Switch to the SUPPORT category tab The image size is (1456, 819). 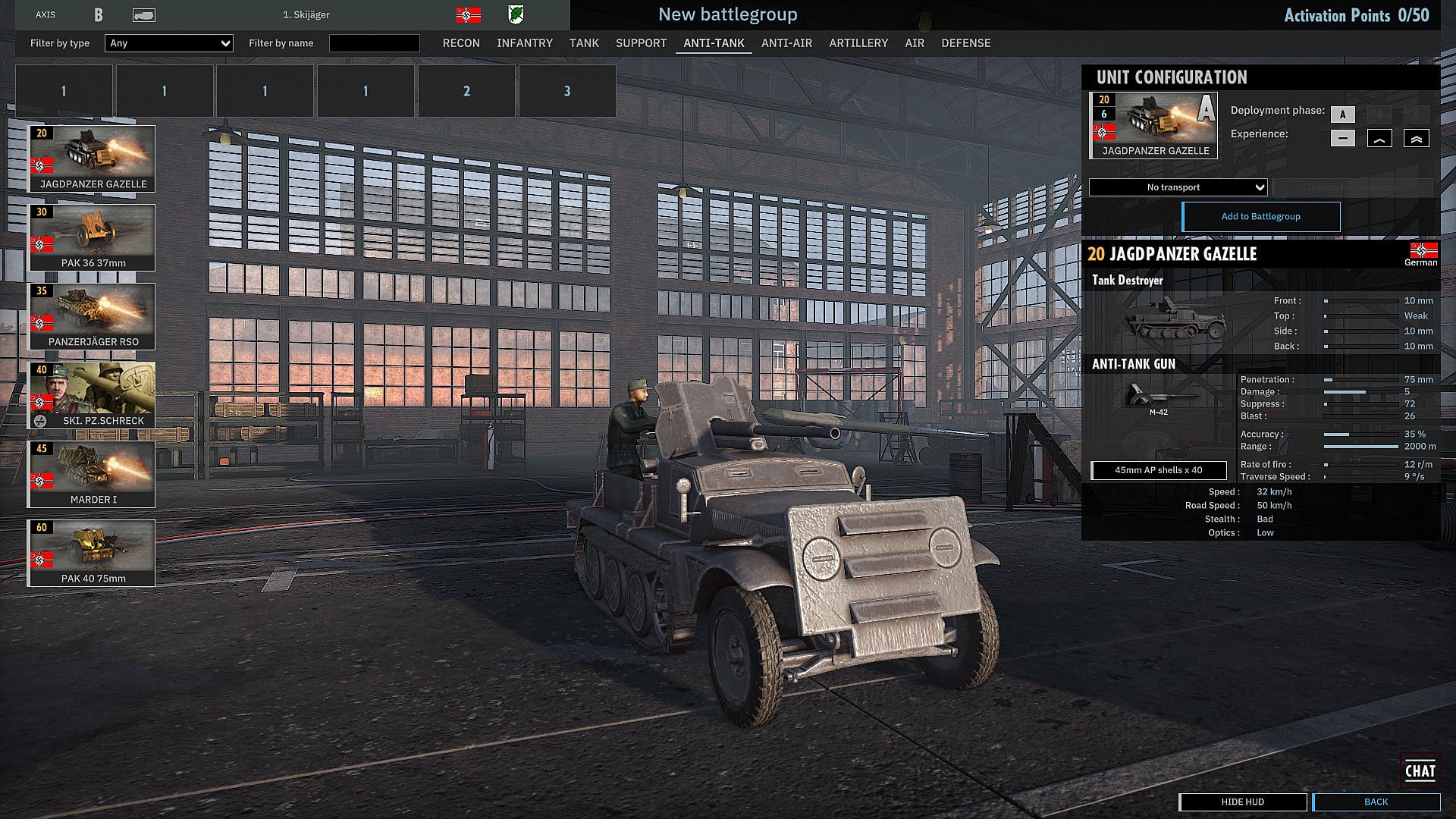pos(641,43)
